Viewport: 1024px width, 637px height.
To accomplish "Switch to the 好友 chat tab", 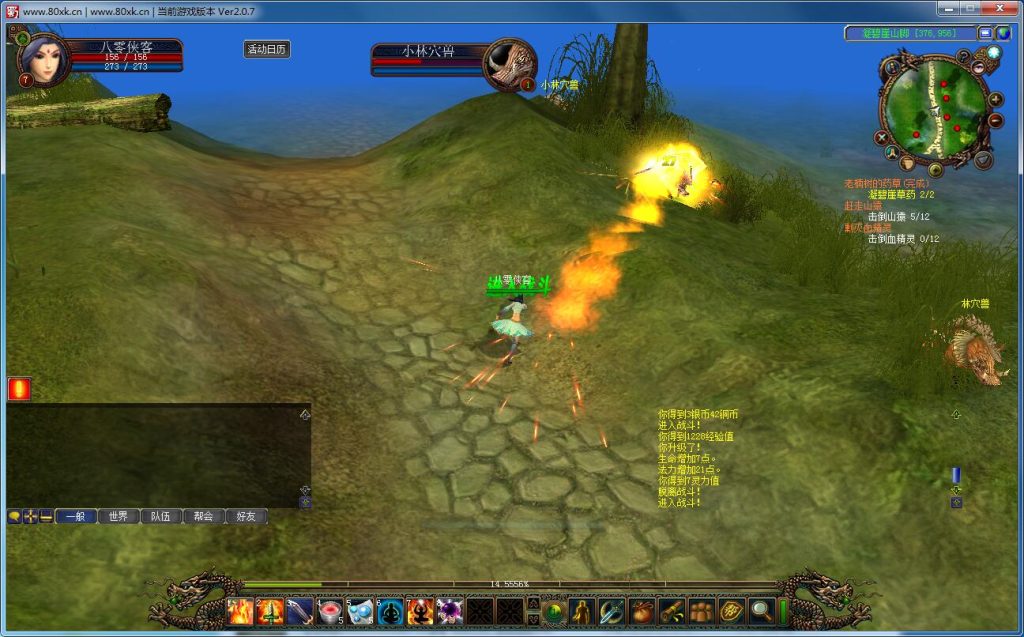I will point(246,516).
